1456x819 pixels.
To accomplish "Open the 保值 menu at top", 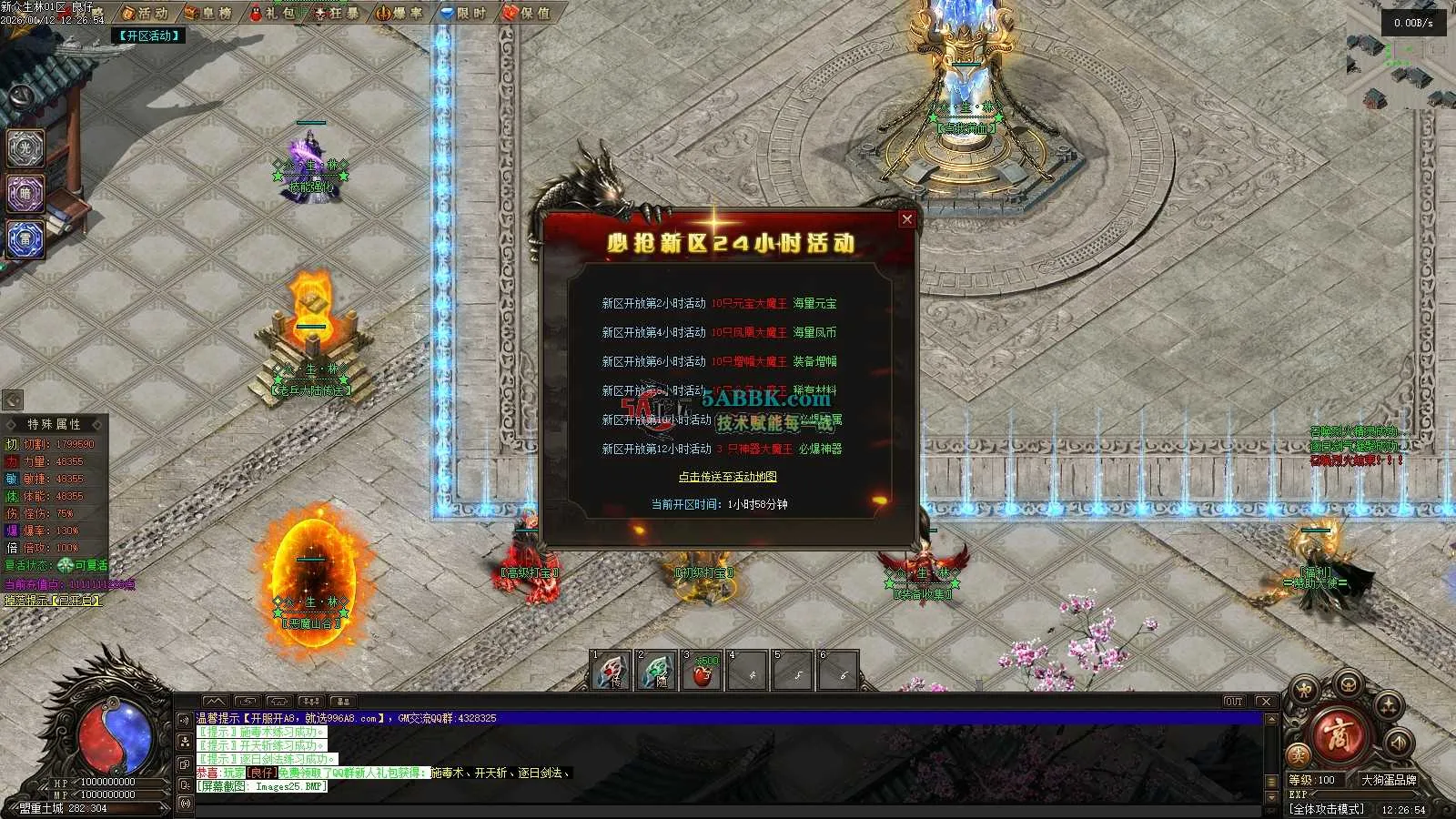I will pyautogui.click(x=528, y=13).
